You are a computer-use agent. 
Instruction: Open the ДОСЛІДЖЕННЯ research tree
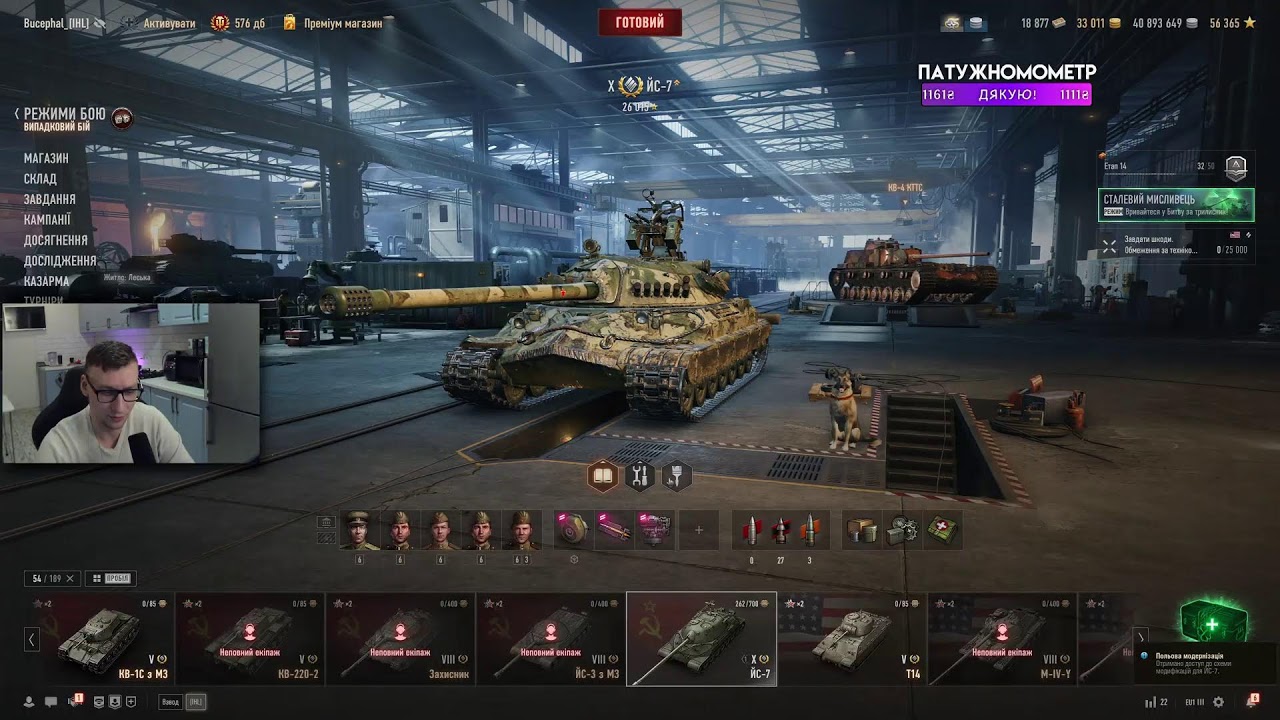(x=60, y=261)
